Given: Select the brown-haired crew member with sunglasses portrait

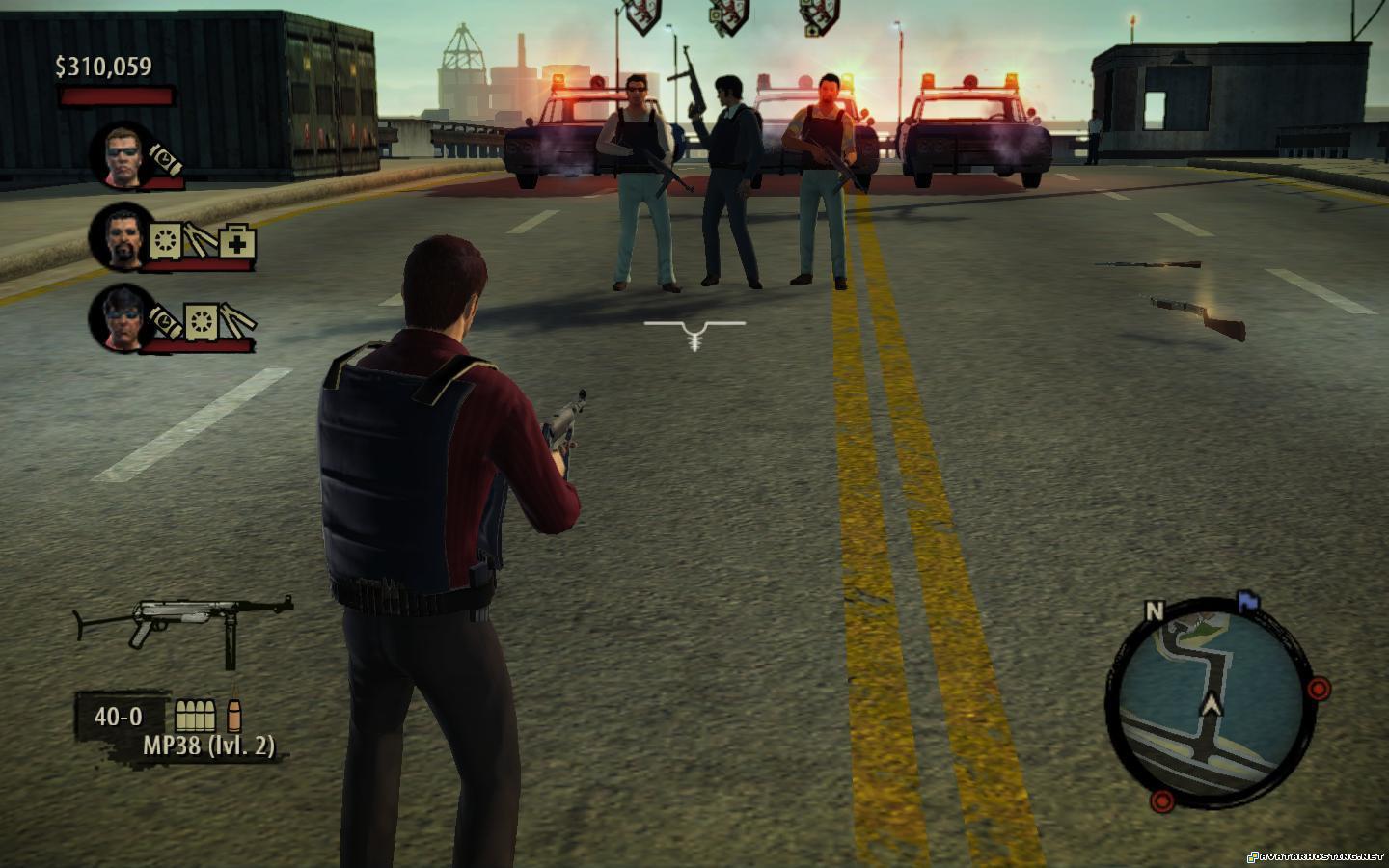Looking at the screenshot, I should coord(123,154).
